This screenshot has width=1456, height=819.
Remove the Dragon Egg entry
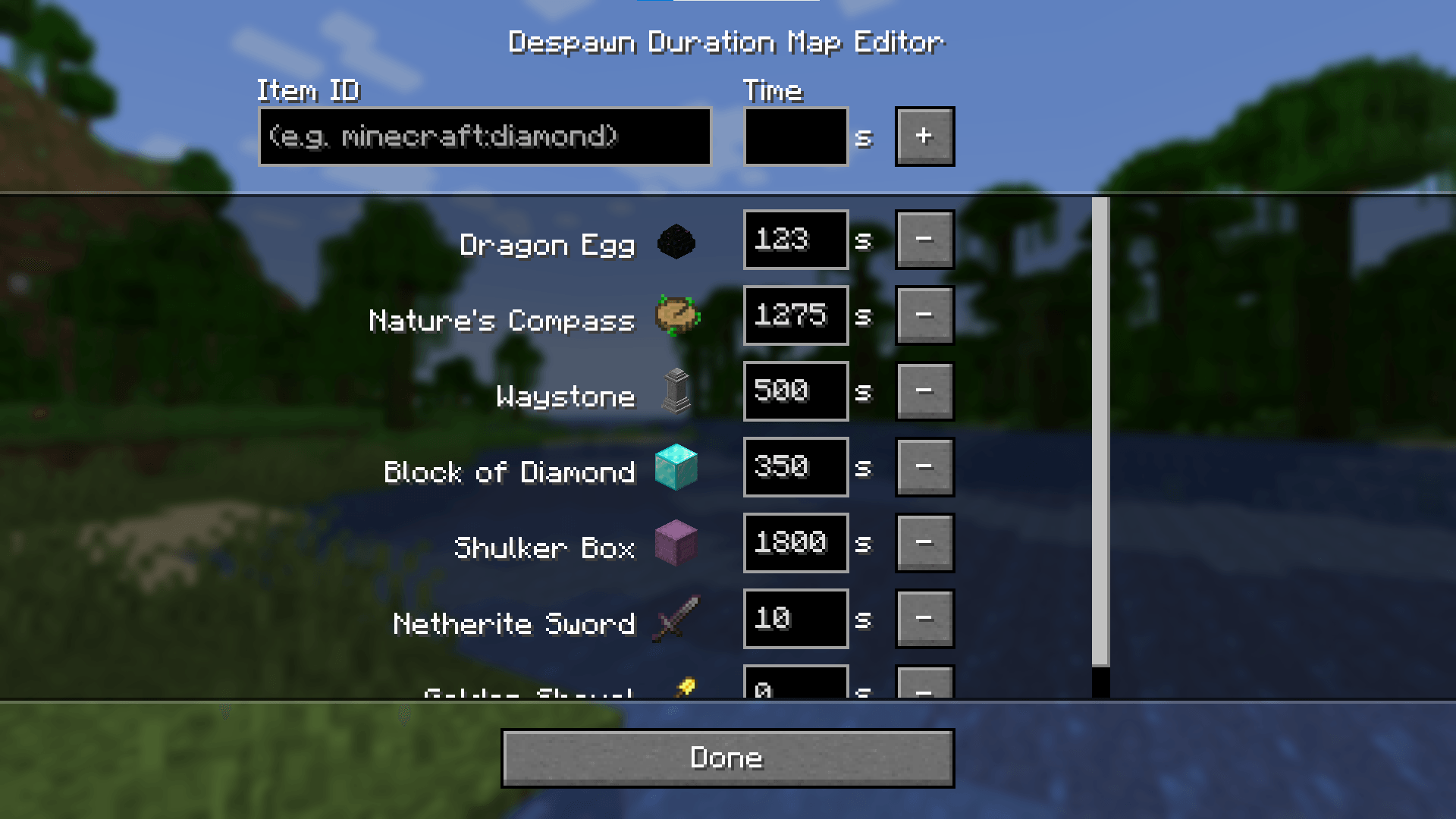pos(924,240)
